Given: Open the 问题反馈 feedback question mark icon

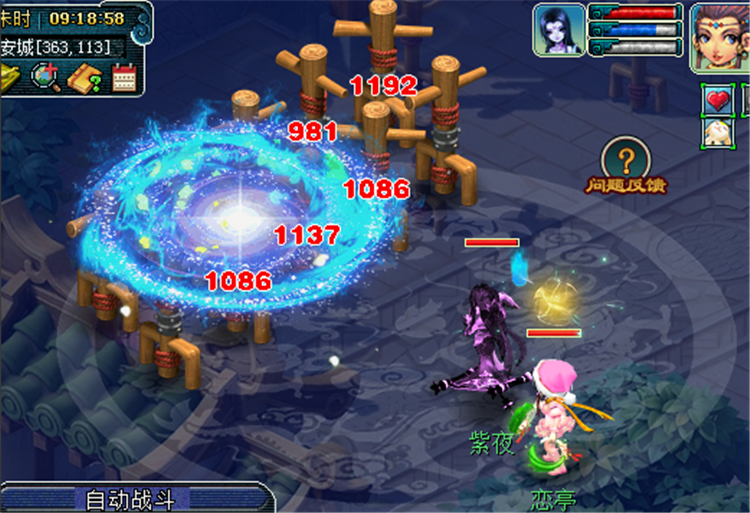Looking at the screenshot, I should coord(626,160).
